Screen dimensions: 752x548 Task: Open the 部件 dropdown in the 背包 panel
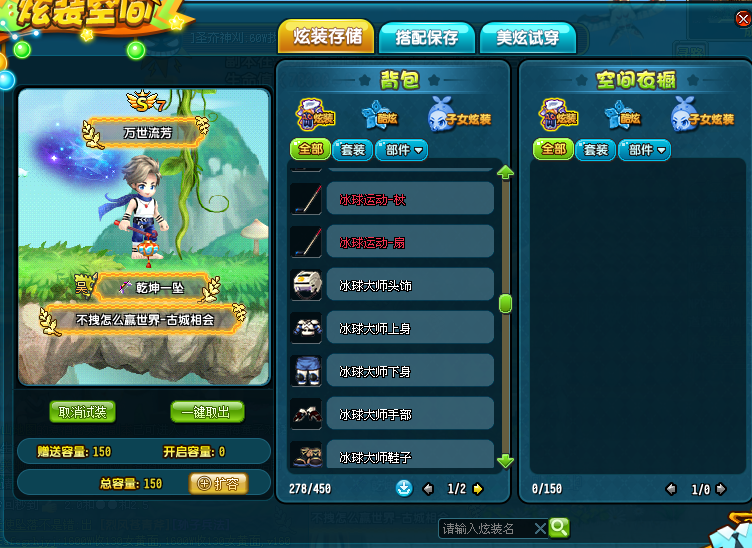[402, 150]
